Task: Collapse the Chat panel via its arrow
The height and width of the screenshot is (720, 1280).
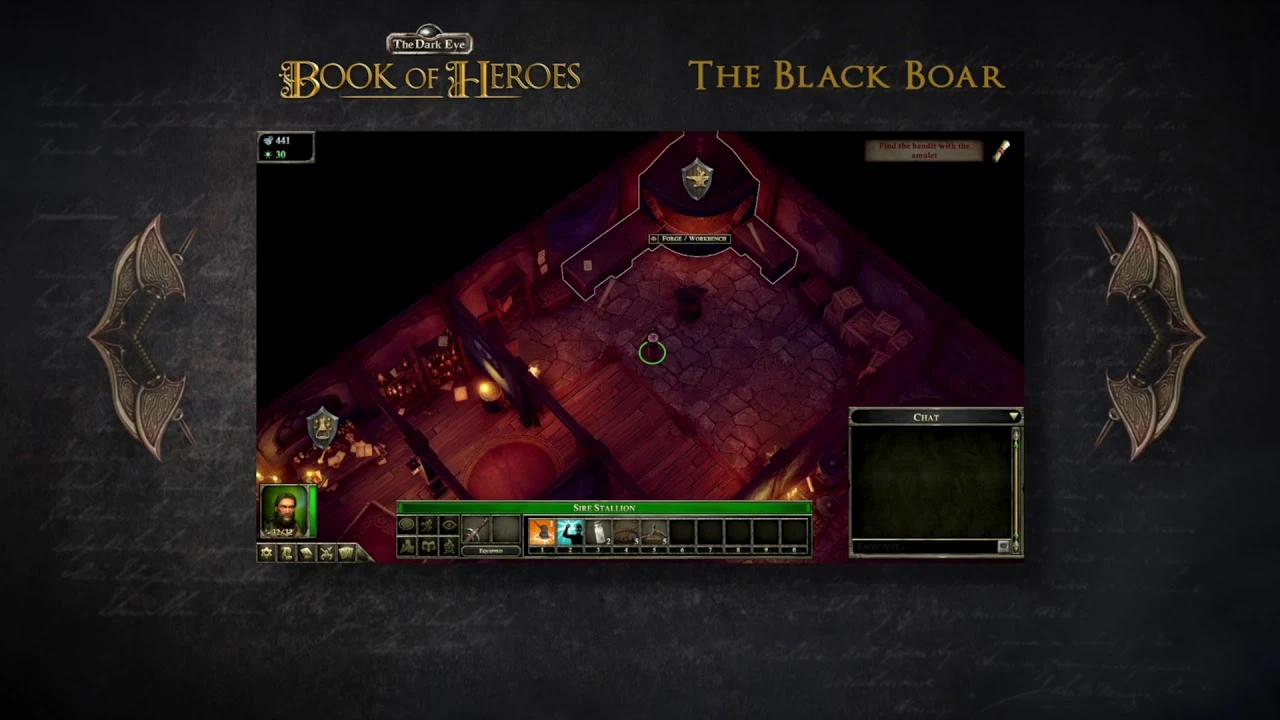Action: (x=1015, y=417)
